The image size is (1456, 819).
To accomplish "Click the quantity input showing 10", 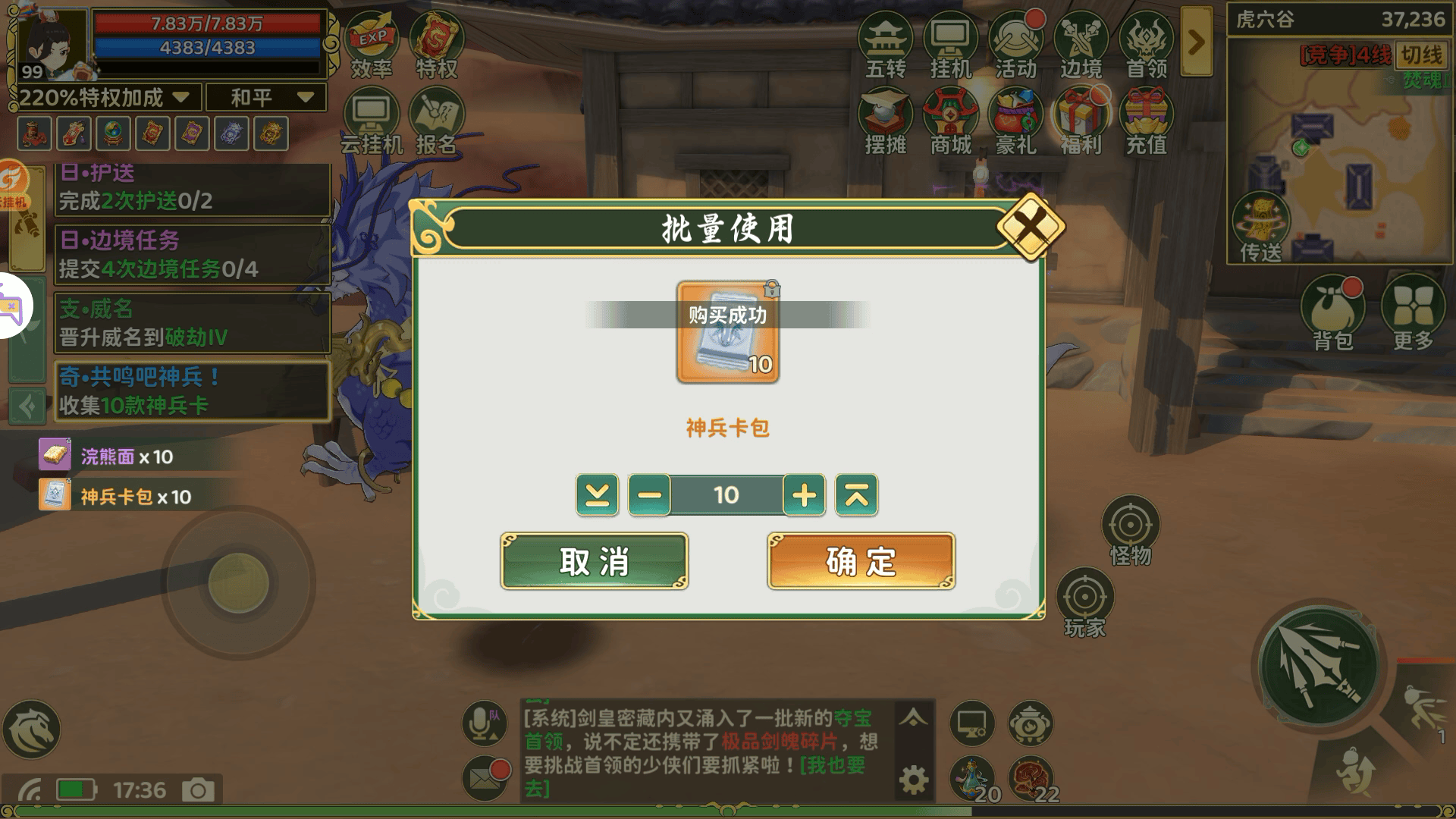I will tap(726, 496).
